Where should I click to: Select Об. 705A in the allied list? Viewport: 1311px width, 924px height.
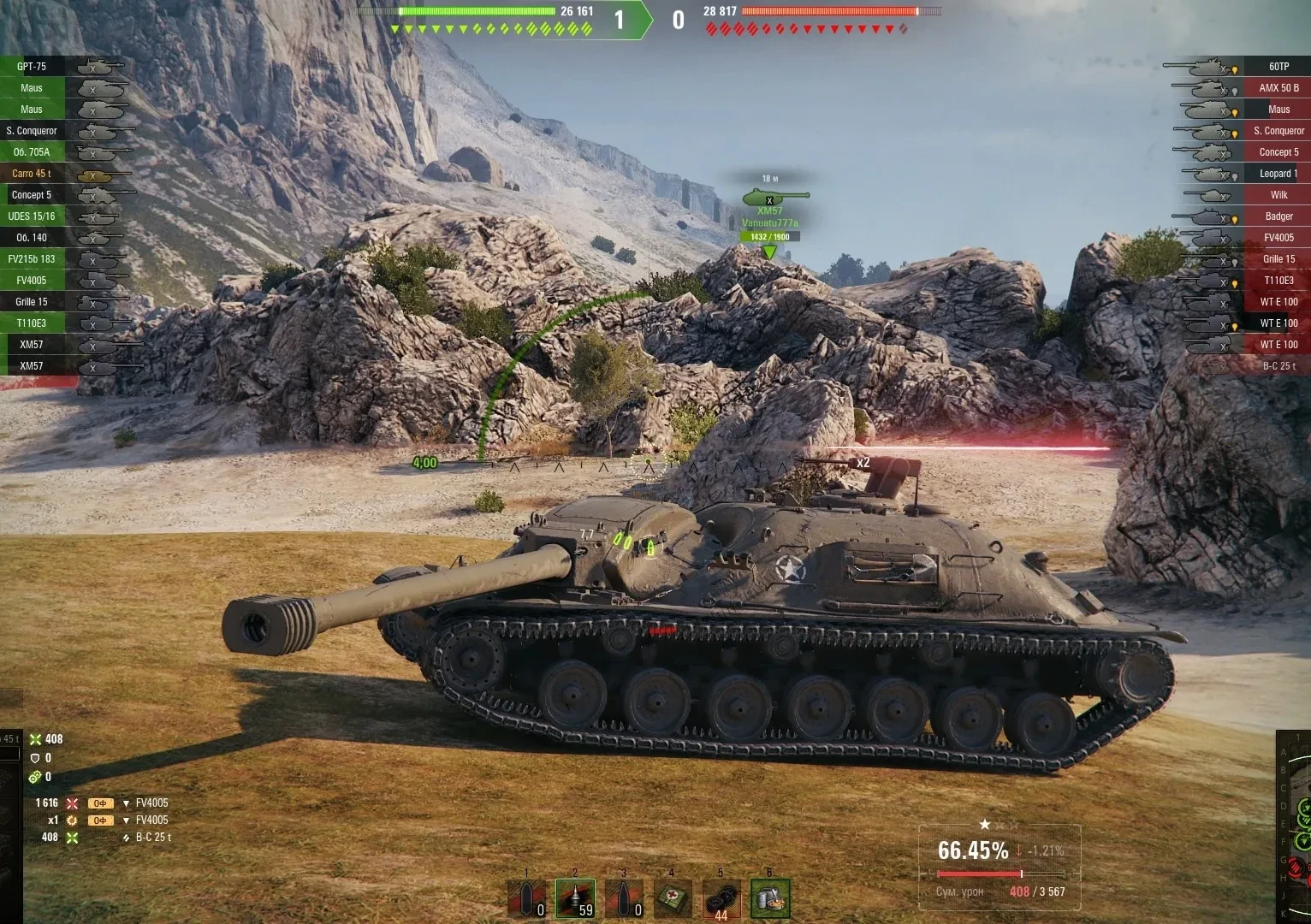(32, 152)
